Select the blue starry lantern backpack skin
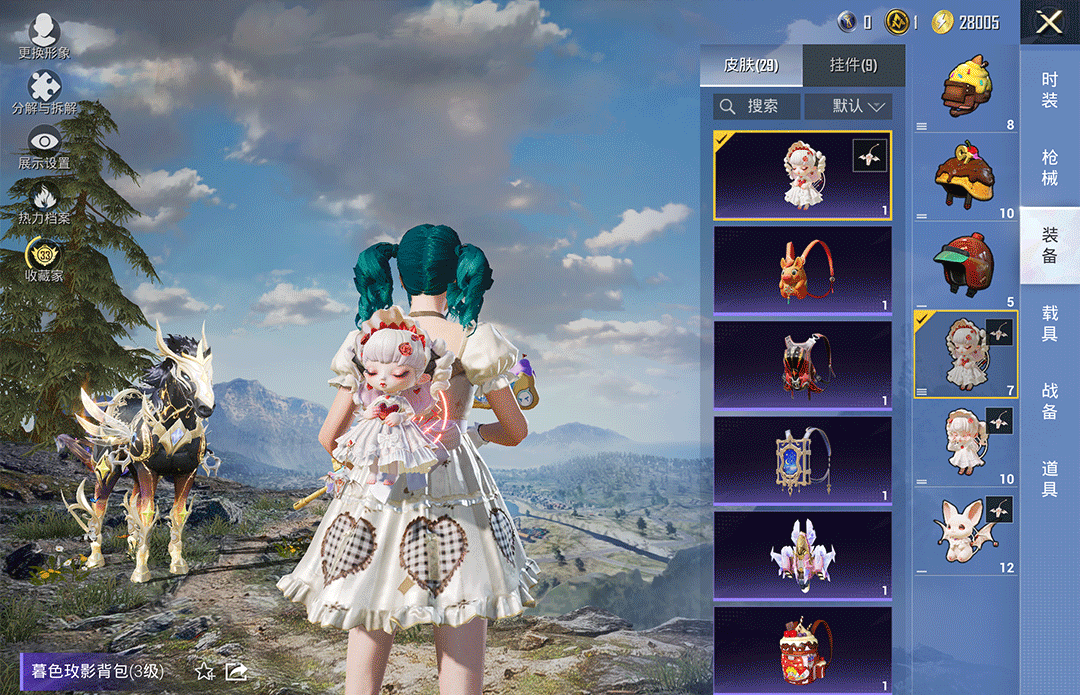Image resolution: width=1080 pixels, height=695 pixels. point(802,460)
